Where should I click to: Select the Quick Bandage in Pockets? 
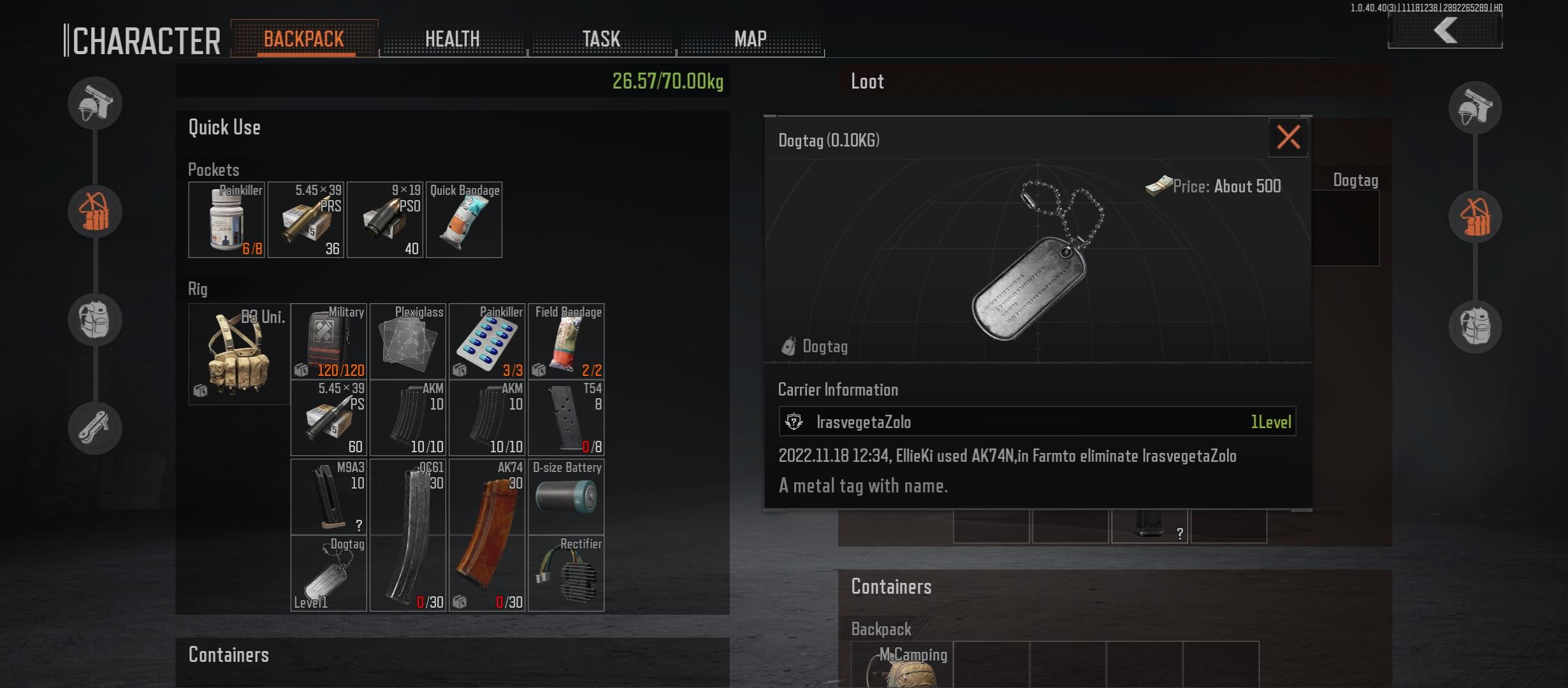463,220
